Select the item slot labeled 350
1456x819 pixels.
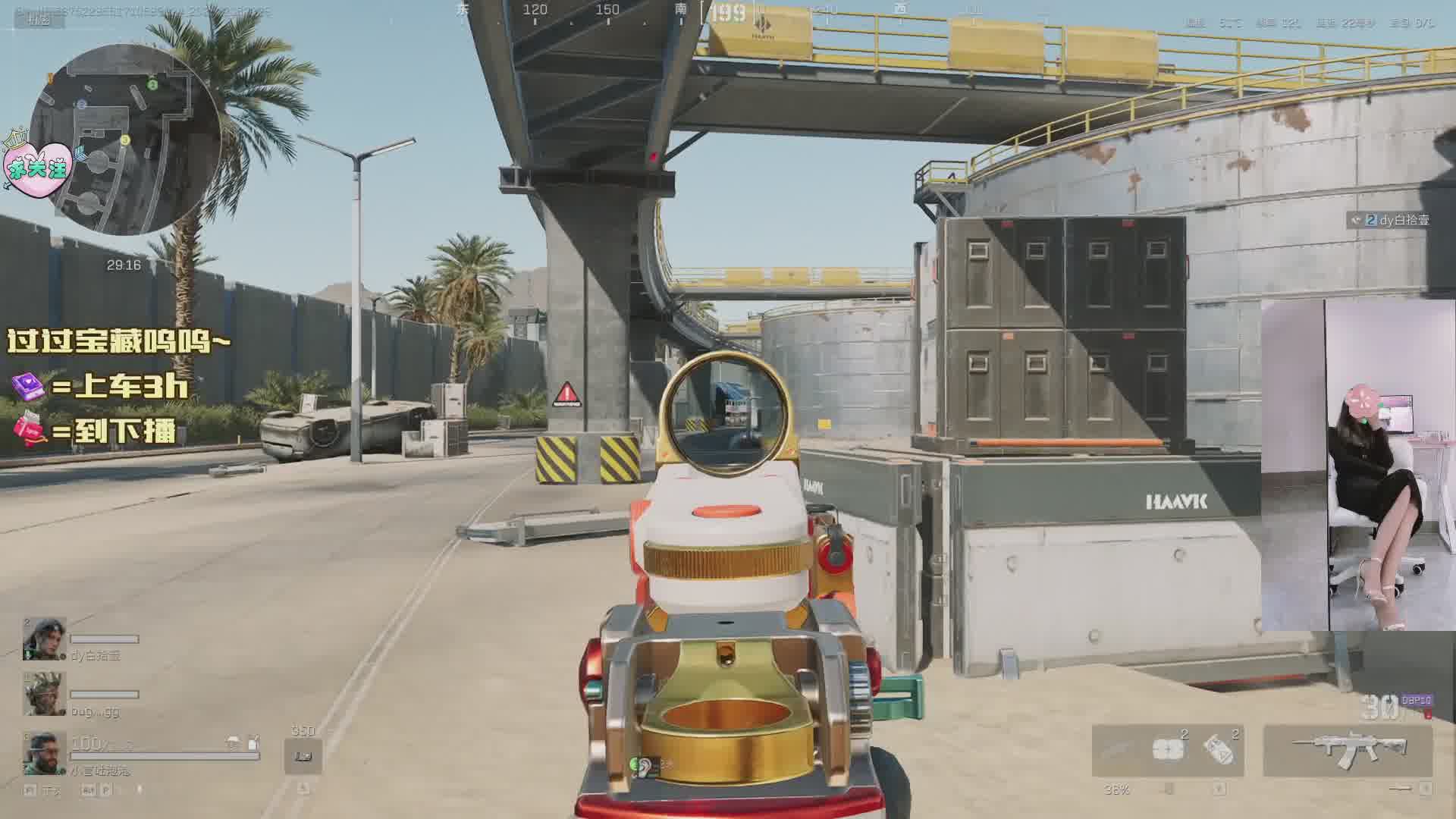303,755
